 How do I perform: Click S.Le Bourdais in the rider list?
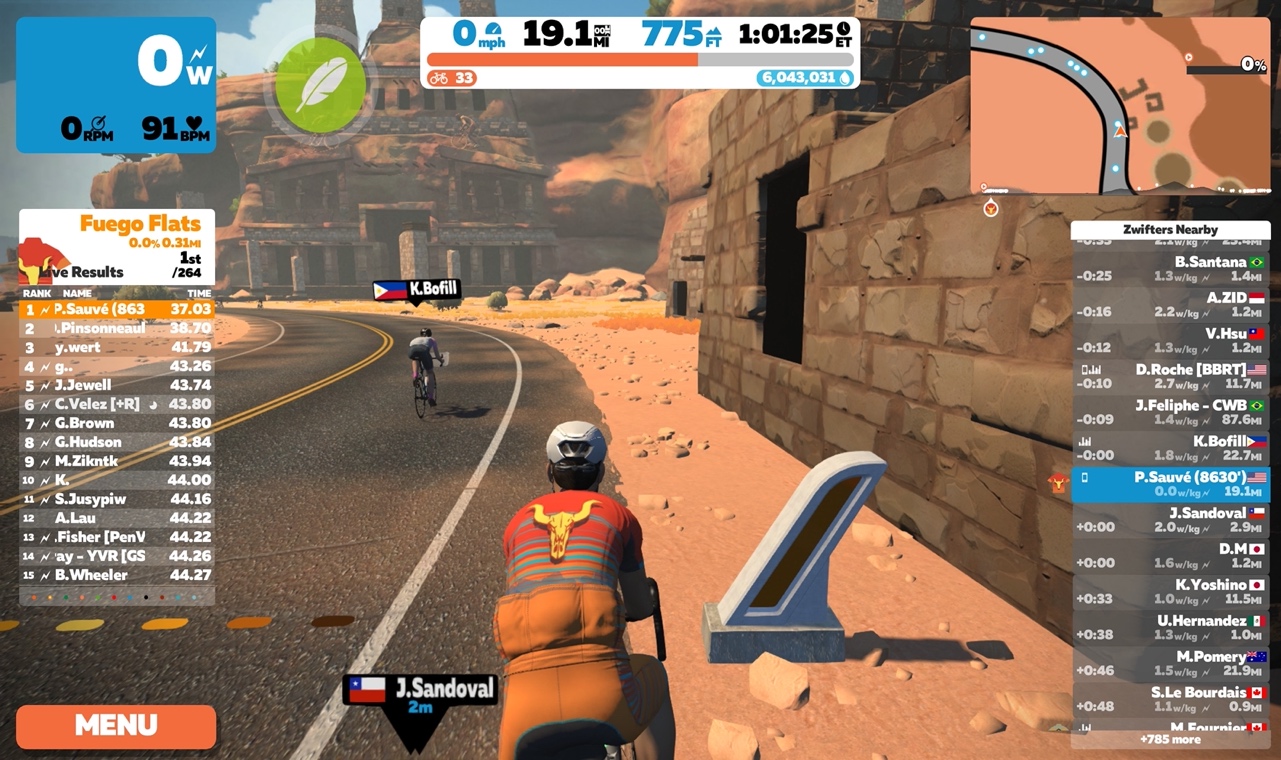click(1170, 699)
